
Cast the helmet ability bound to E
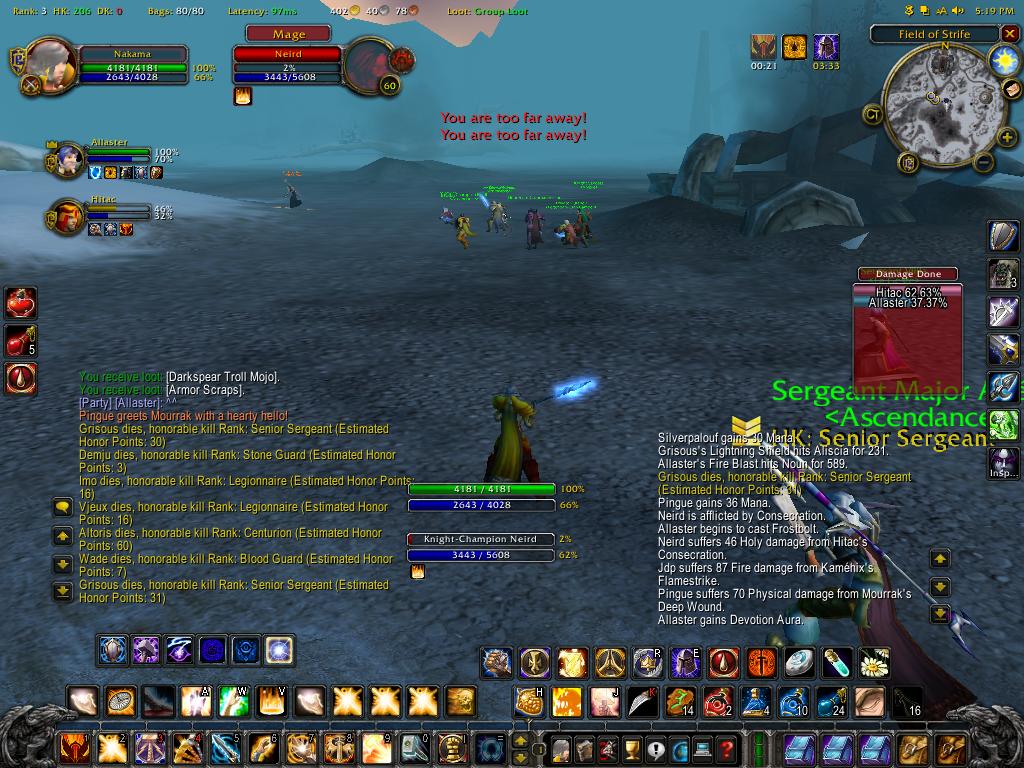pyautogui.click(x=685, y=662)
